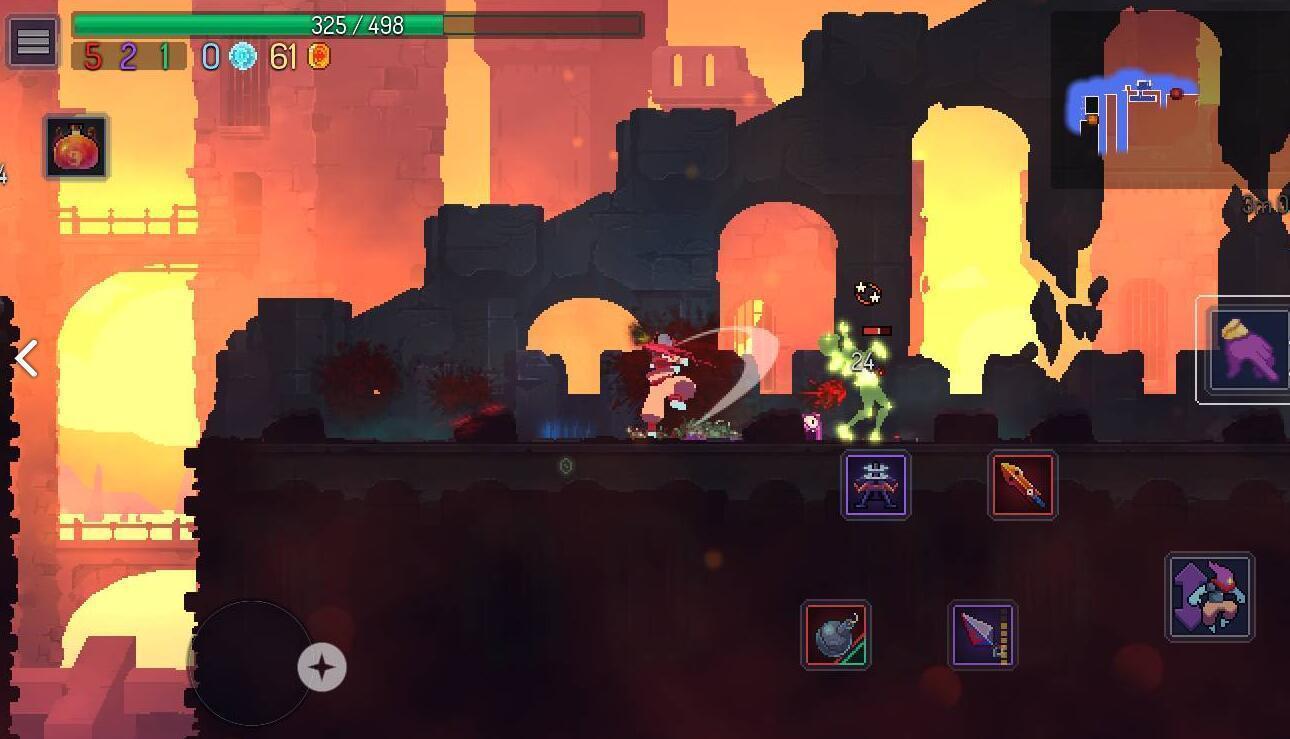
Task: Expand the left side arrow panel
Action: [27, 358]
